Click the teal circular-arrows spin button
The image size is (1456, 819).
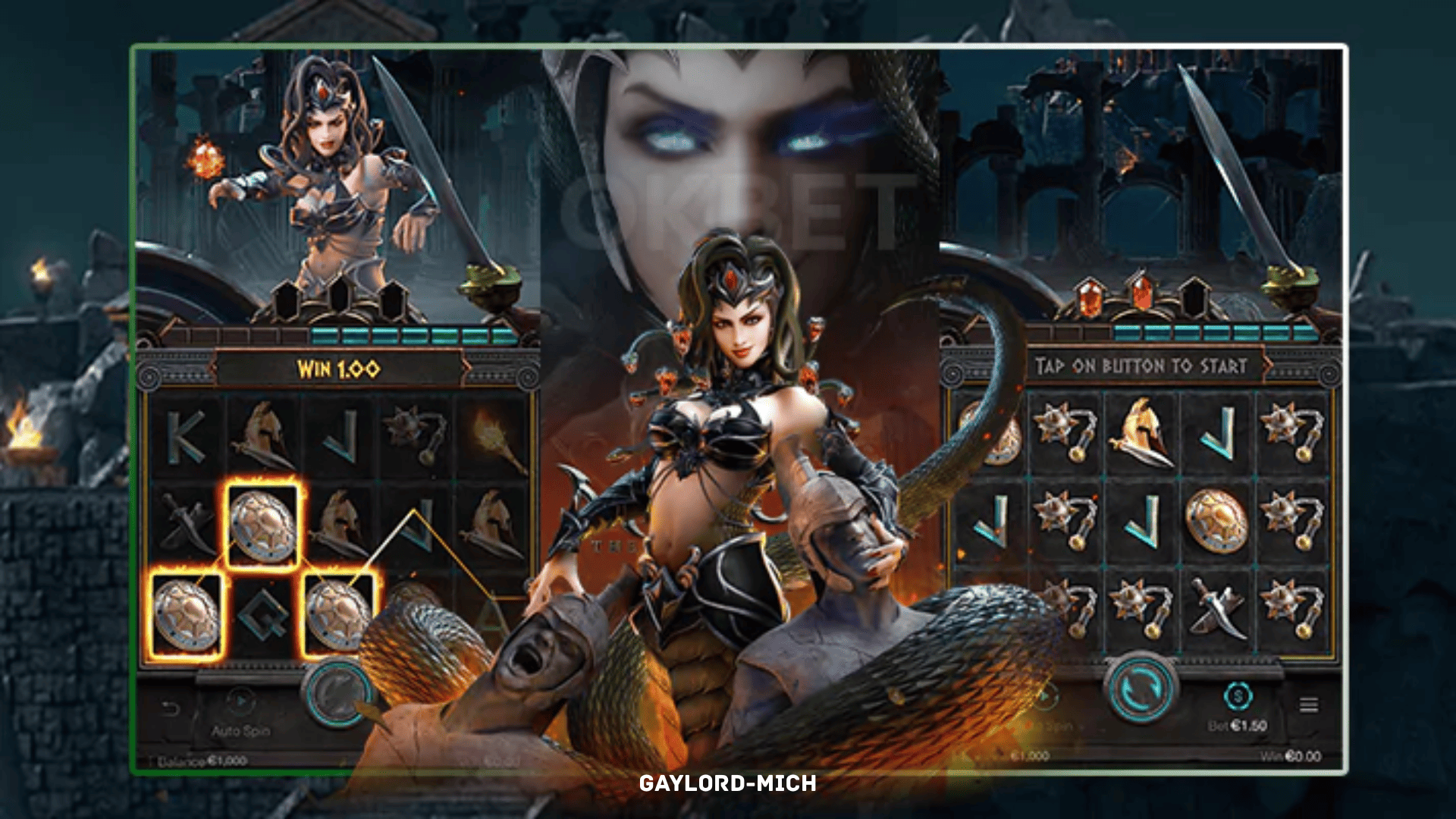pyautogui.click(x=1141, y=689)
